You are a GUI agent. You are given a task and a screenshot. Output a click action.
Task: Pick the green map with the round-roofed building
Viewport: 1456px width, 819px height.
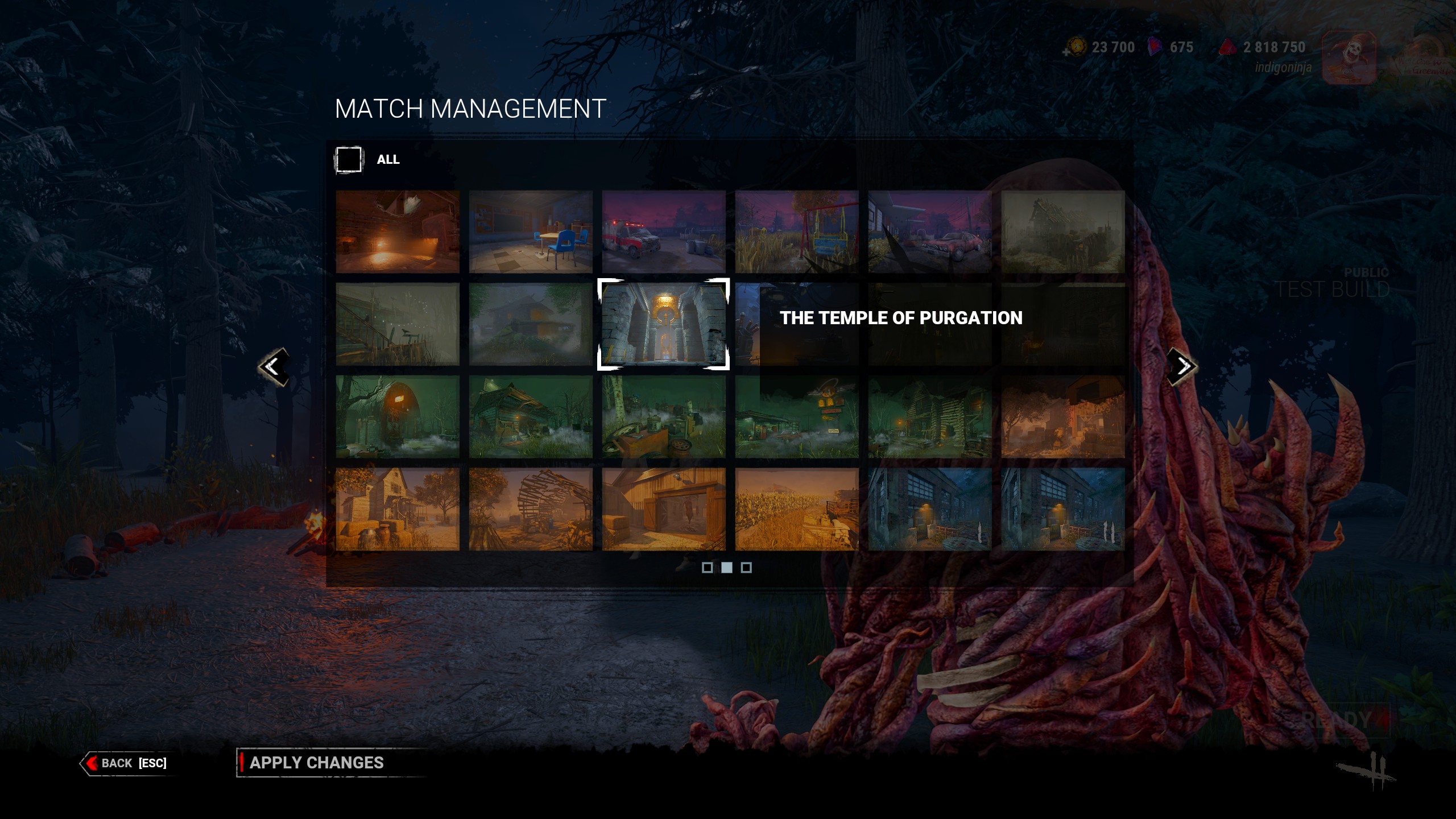pyautogui.click(x=397, y=416)
